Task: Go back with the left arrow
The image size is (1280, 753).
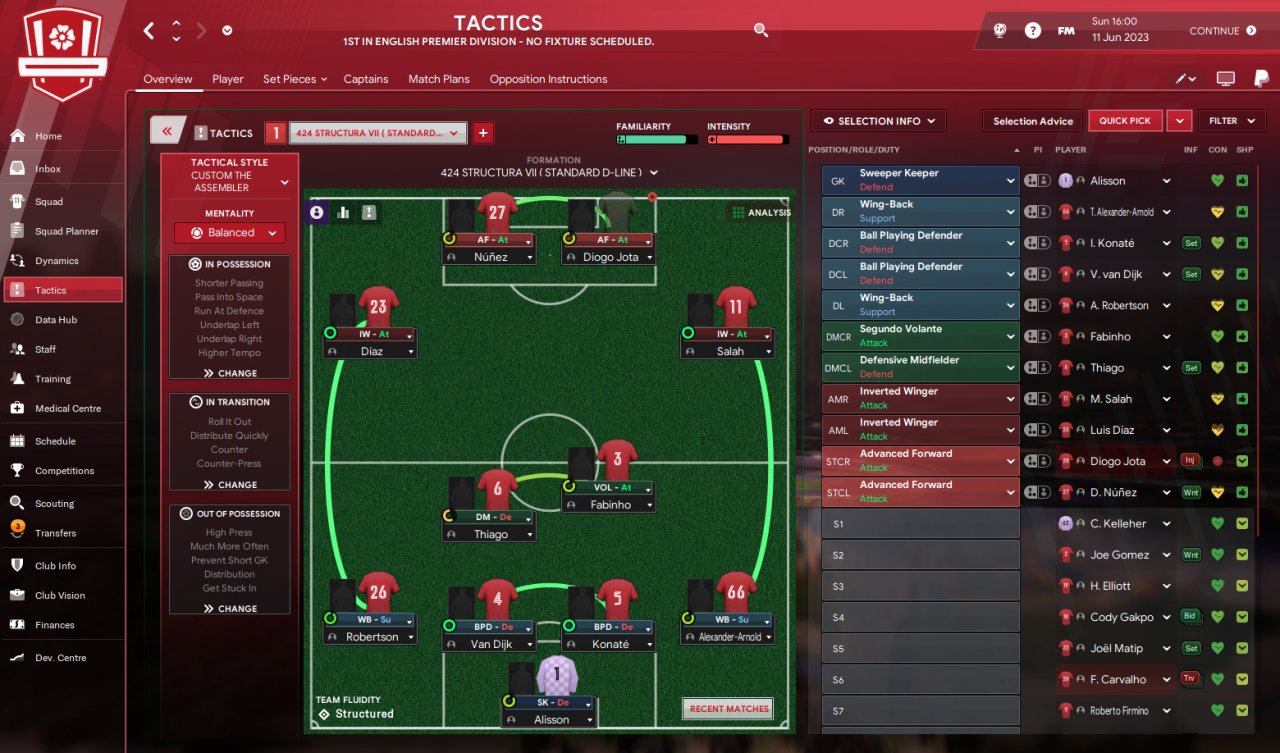Action: tap(149, 31)
